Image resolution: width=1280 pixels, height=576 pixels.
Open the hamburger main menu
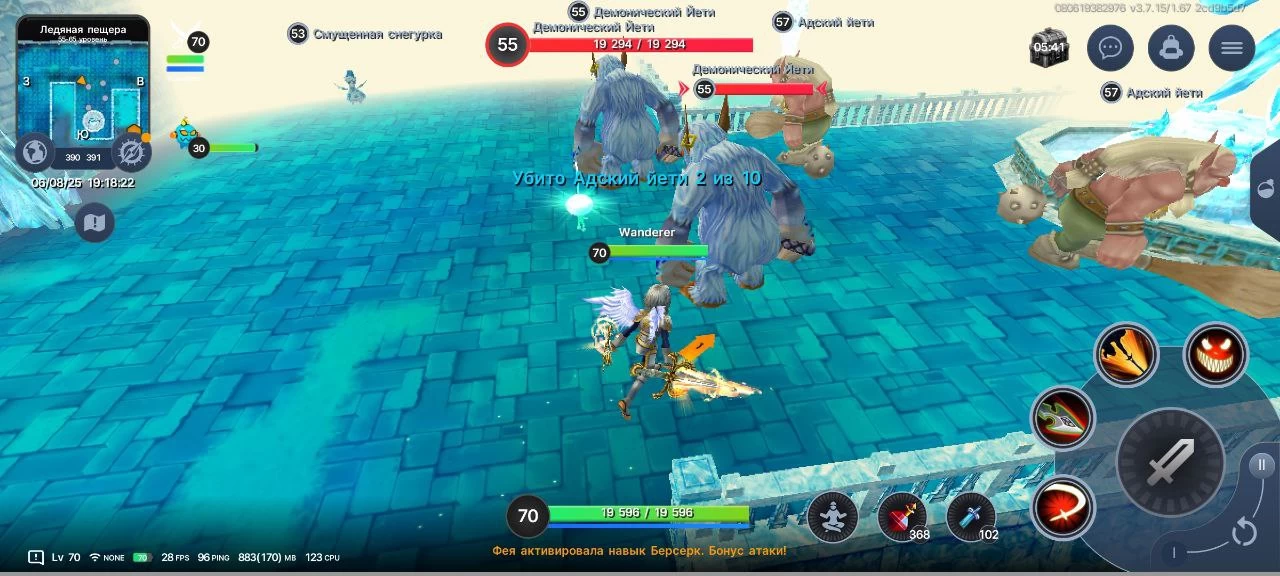[x=1231, y=48]
